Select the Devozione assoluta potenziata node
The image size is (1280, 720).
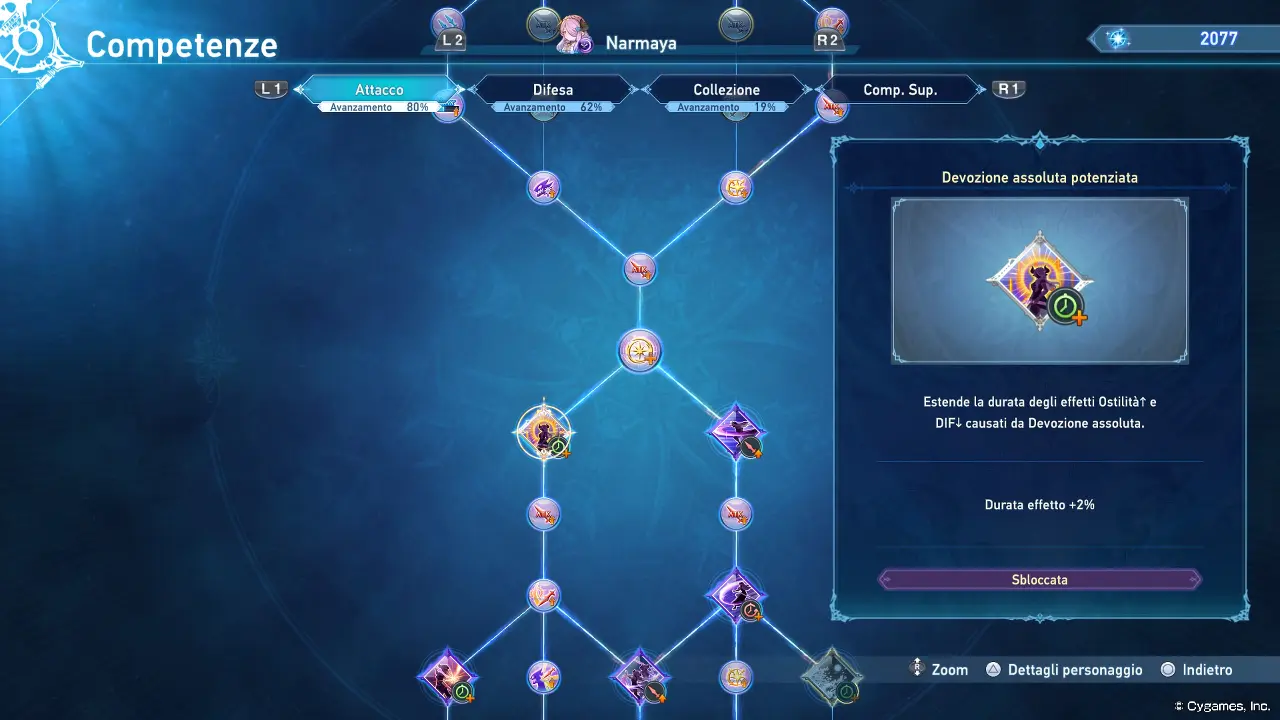click(x=543, y=430)
